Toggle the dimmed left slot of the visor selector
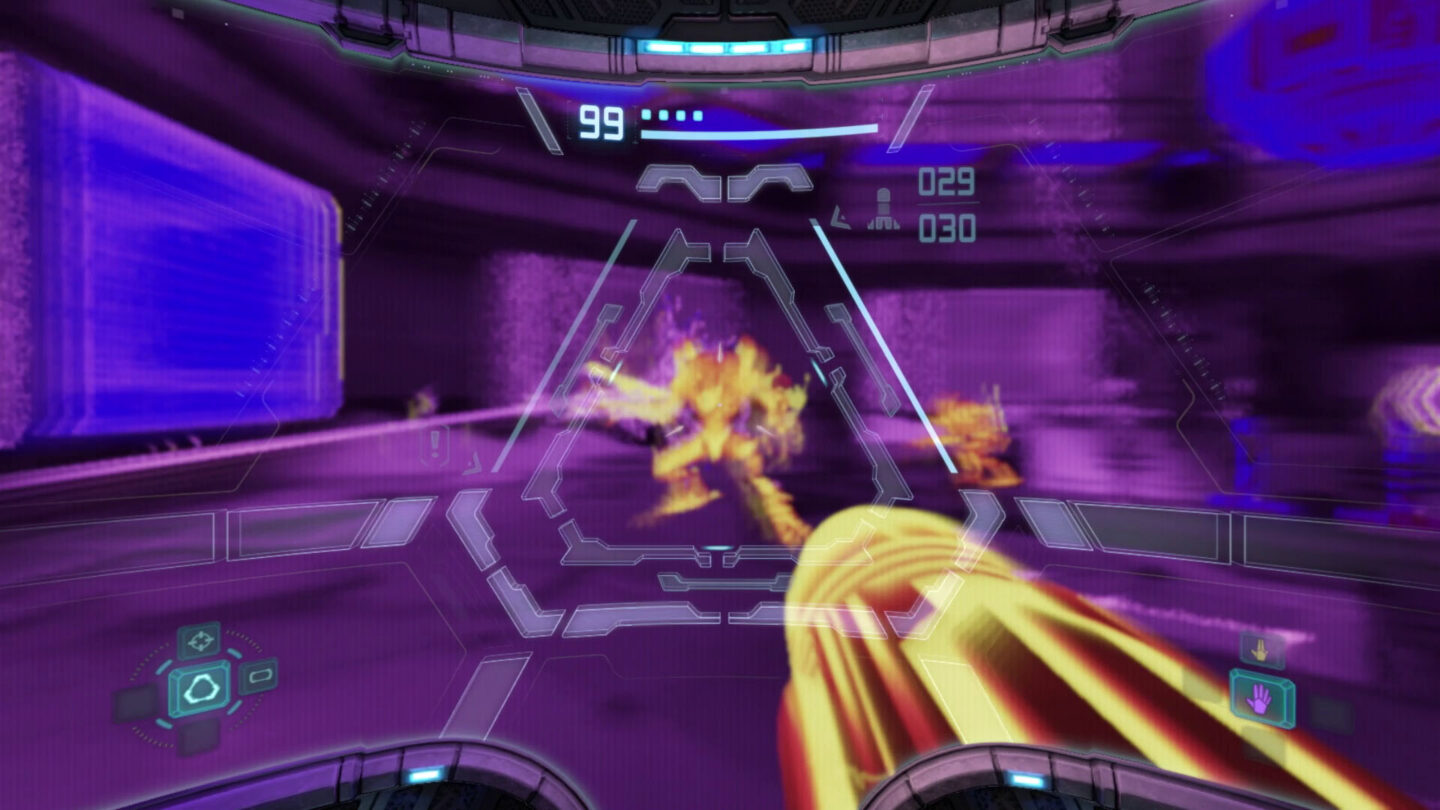This screenshot has width=1440, height=810. (x=134, y=699)
